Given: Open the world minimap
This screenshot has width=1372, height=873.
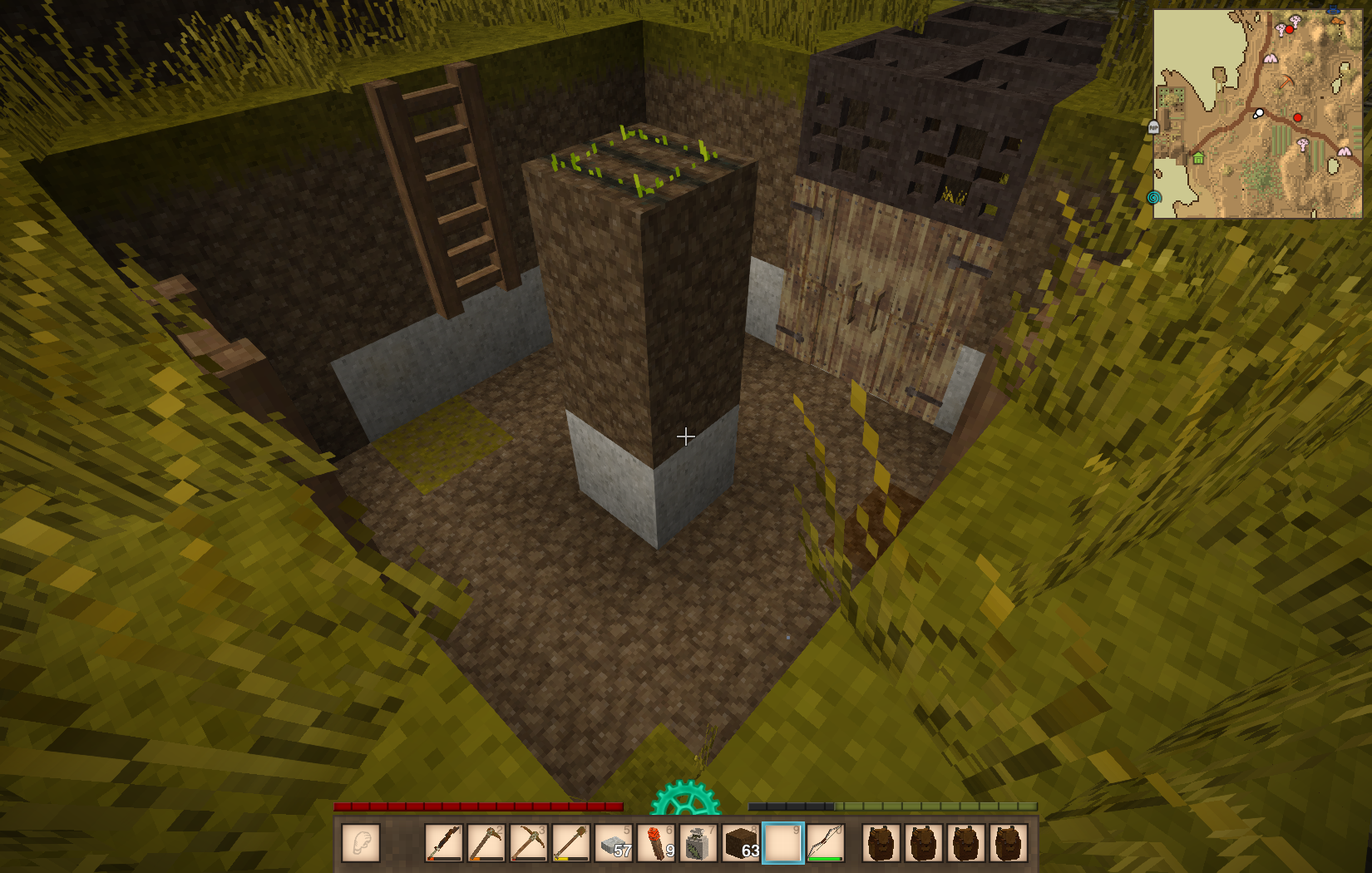Looking at the screenshot, I should [1257, 114].
